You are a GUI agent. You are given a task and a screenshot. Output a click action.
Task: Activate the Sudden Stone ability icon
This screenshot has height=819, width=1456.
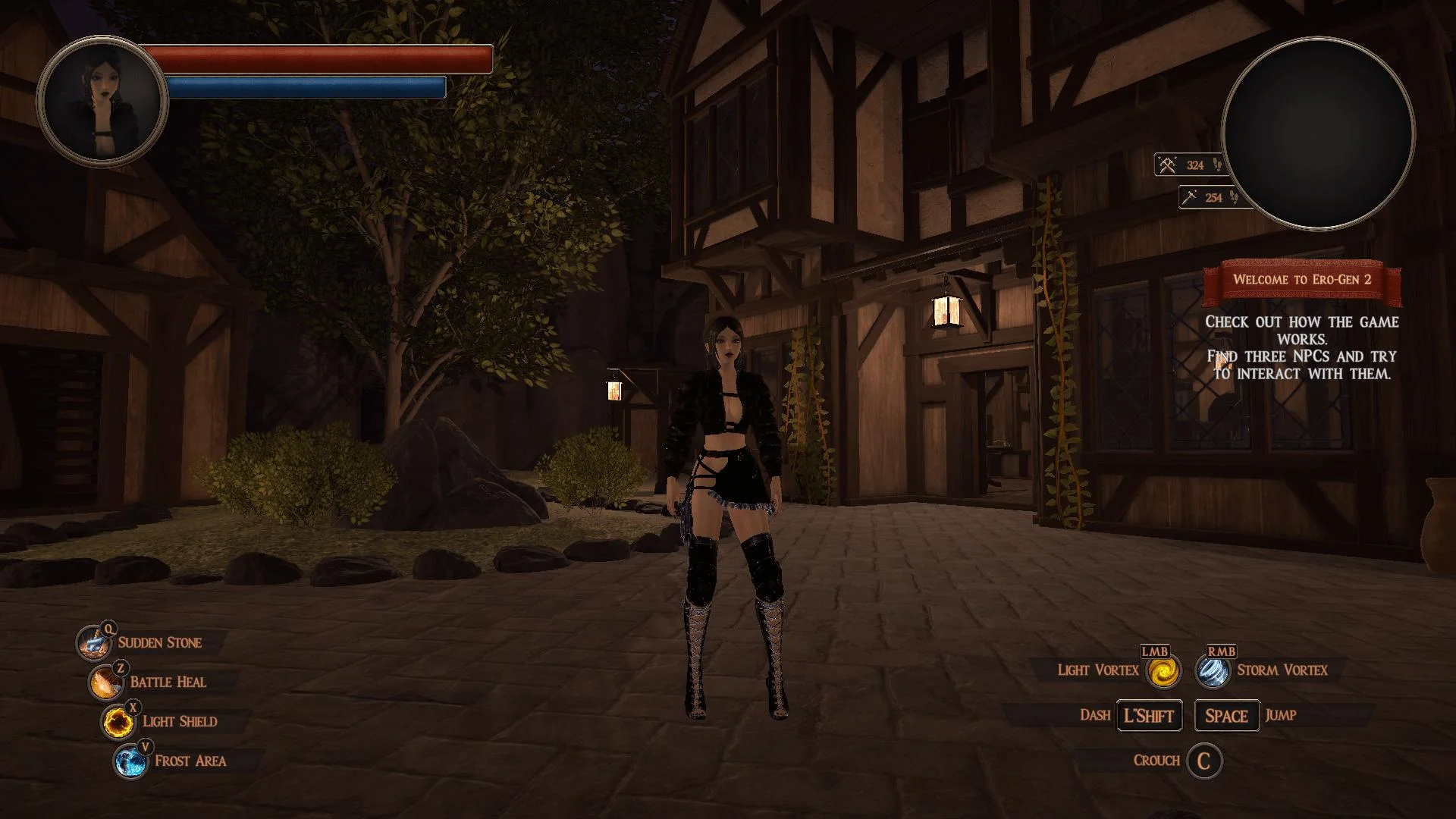[93, 644]
